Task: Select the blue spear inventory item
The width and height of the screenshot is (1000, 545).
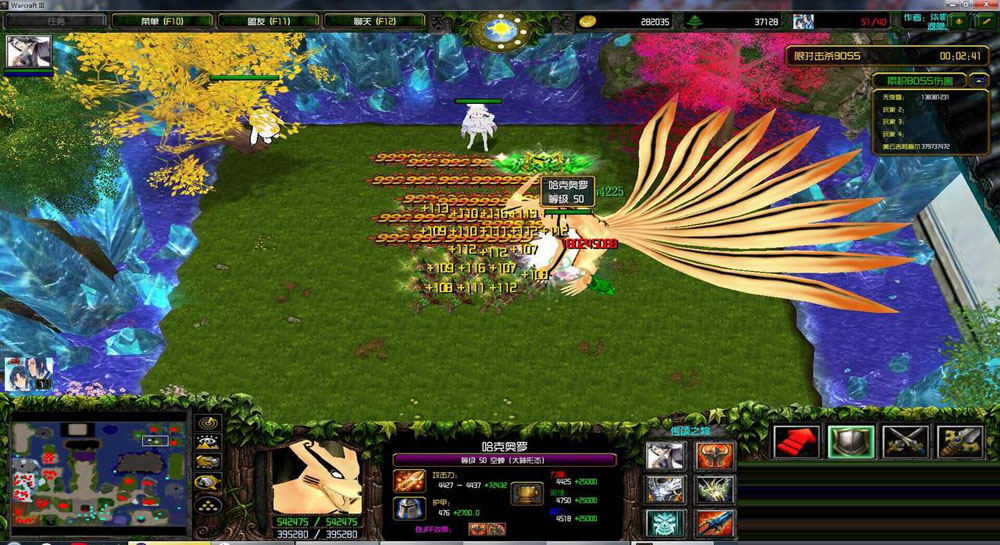Action: pyautogui.click(x=715, y=523)
